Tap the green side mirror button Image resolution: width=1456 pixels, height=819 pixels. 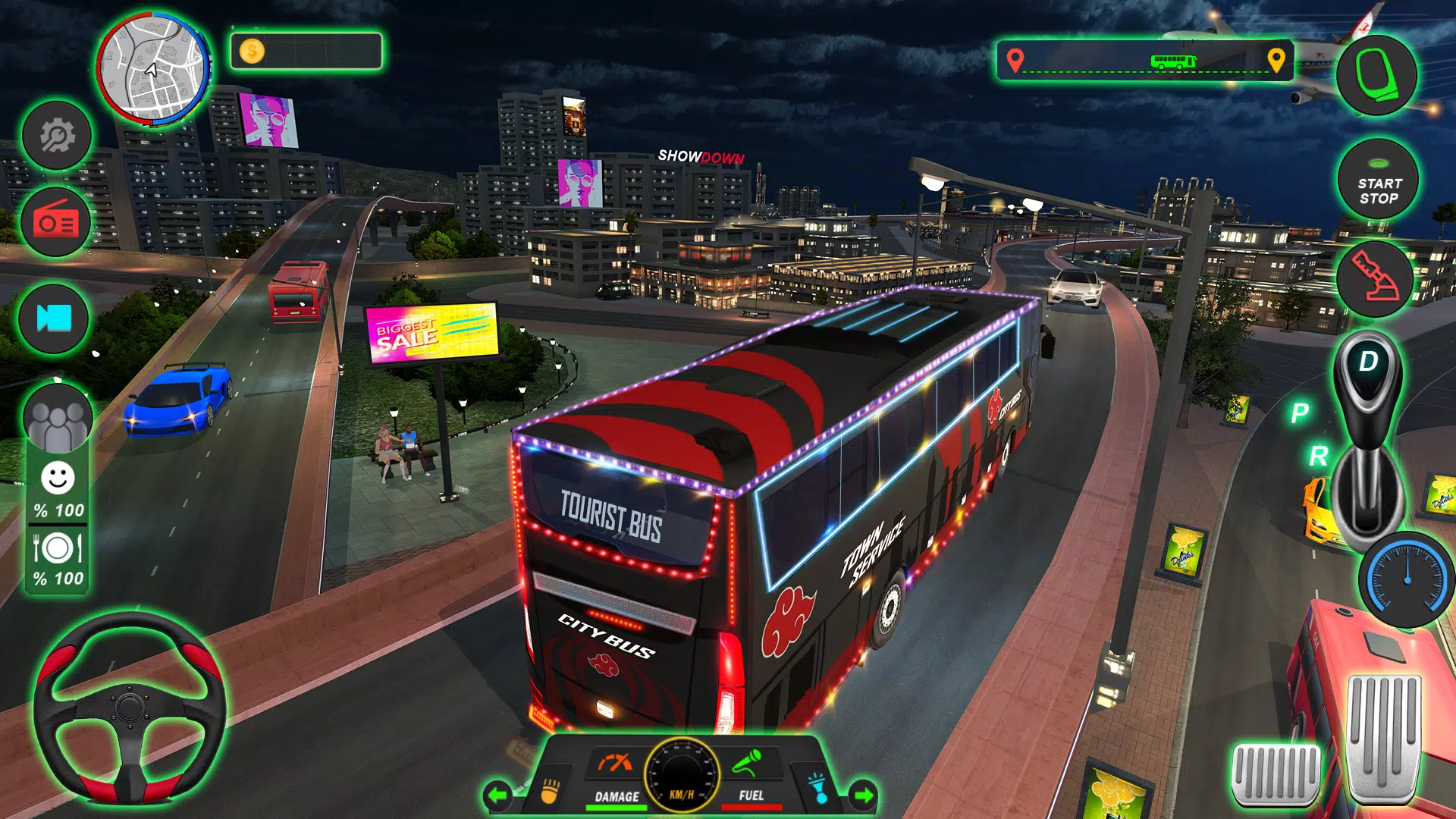pos(1376,75)
